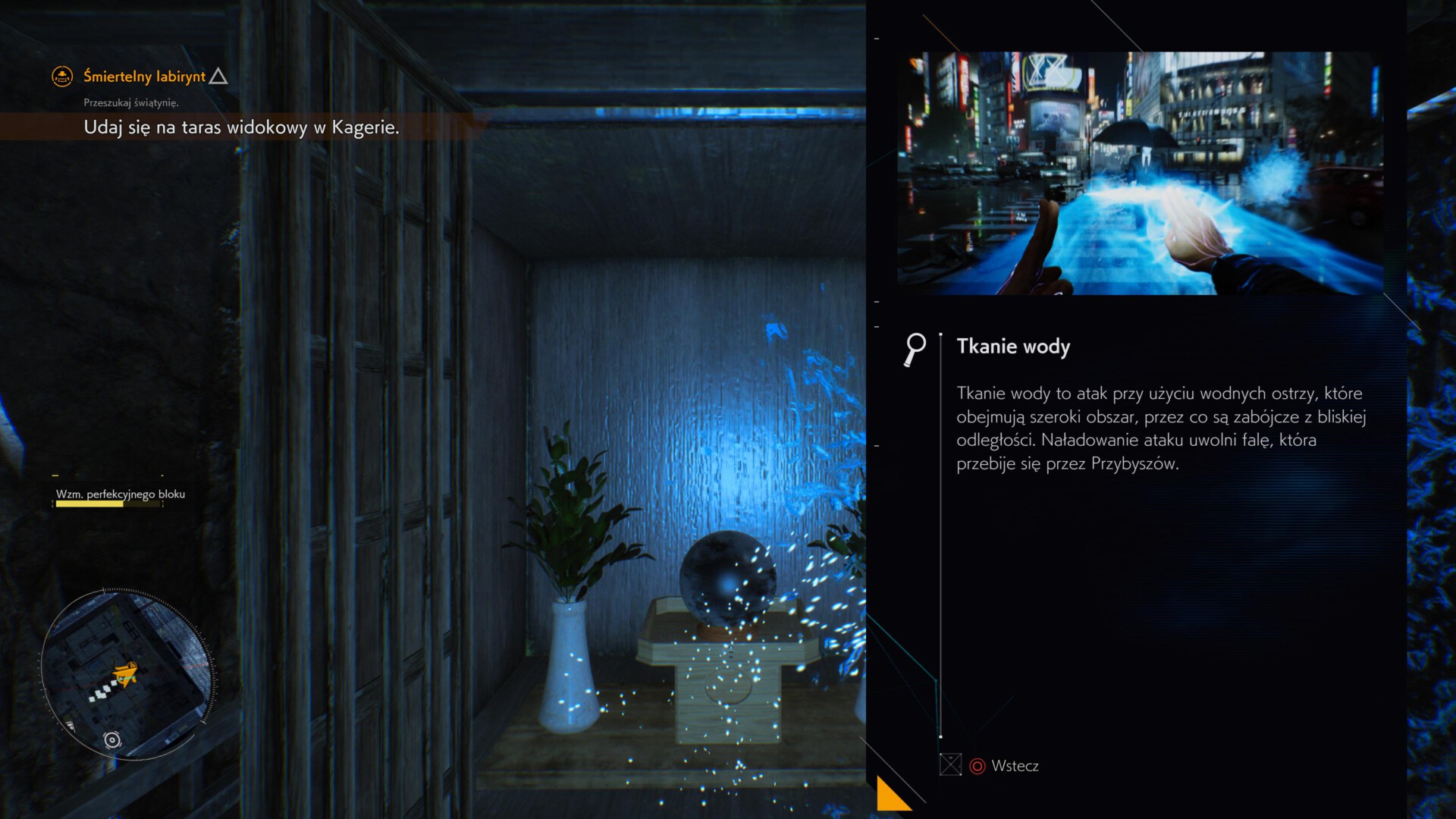Image resolution: width=1456 pixels, height=819 pixels.
Task: Open the circular minimap
Action: (126, 674)
